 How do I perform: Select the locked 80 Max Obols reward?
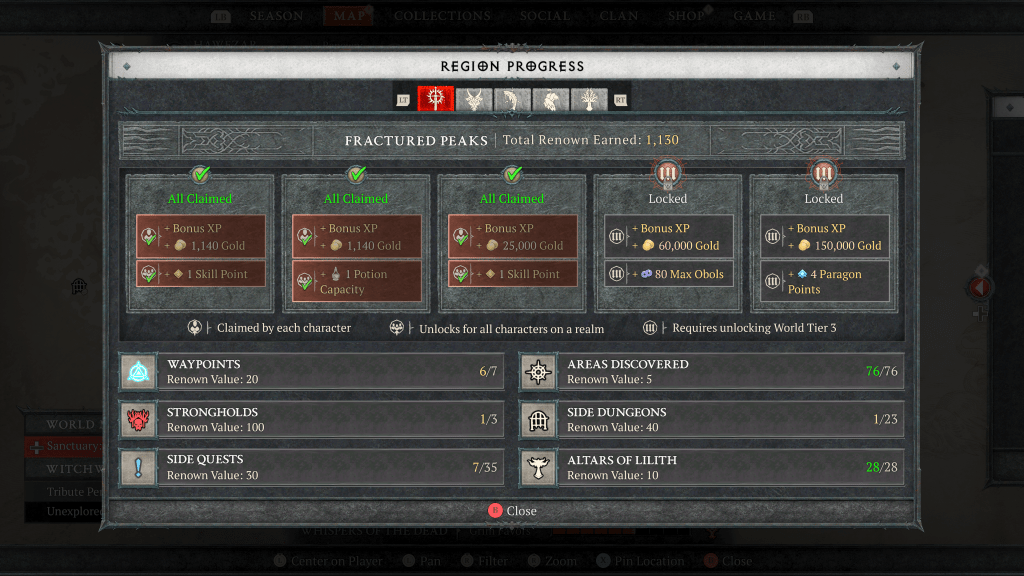point(668,274)
